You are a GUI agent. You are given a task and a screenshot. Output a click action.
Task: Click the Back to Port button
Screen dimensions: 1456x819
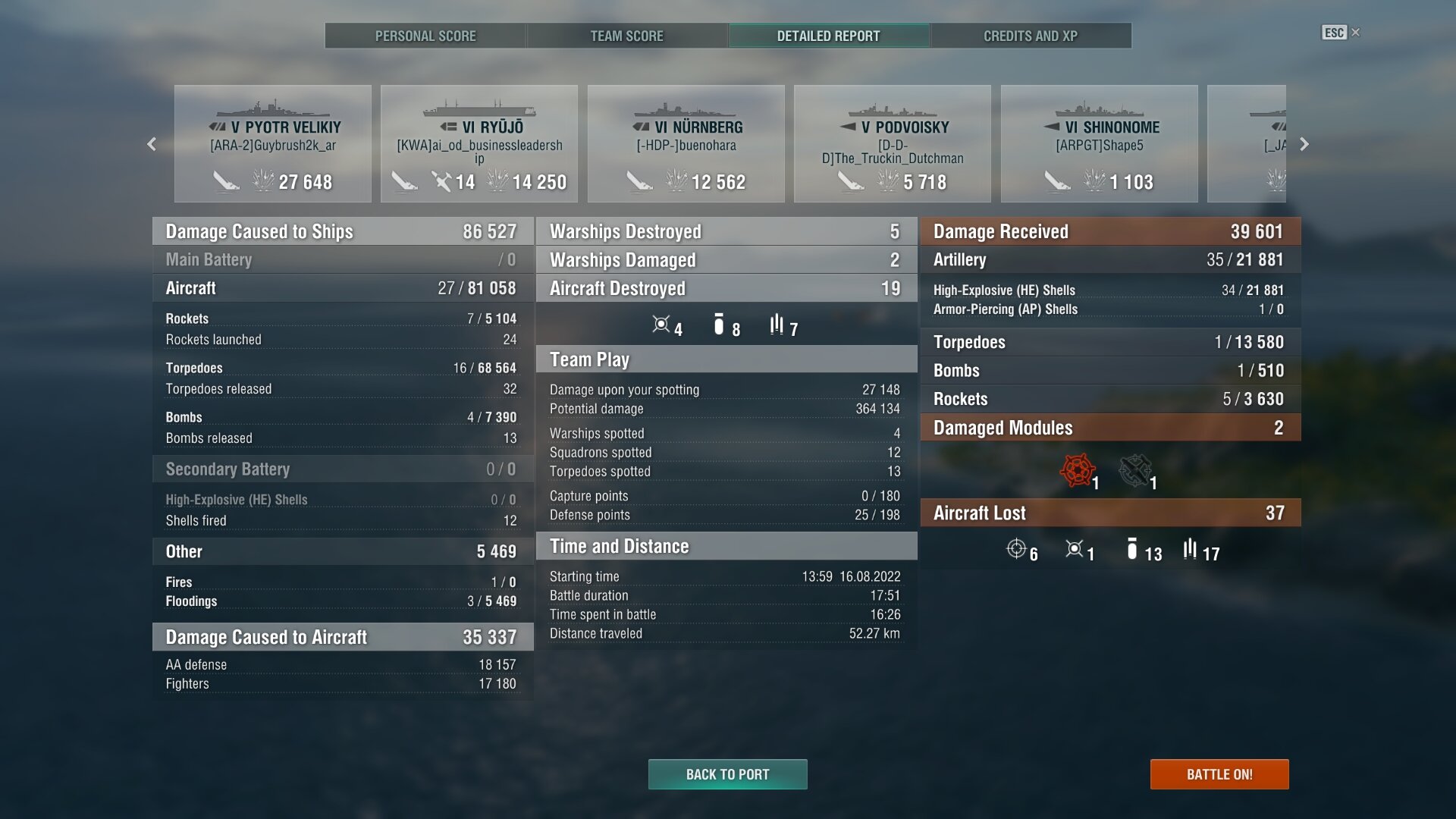pyautogui.click(x=727, y=774)
